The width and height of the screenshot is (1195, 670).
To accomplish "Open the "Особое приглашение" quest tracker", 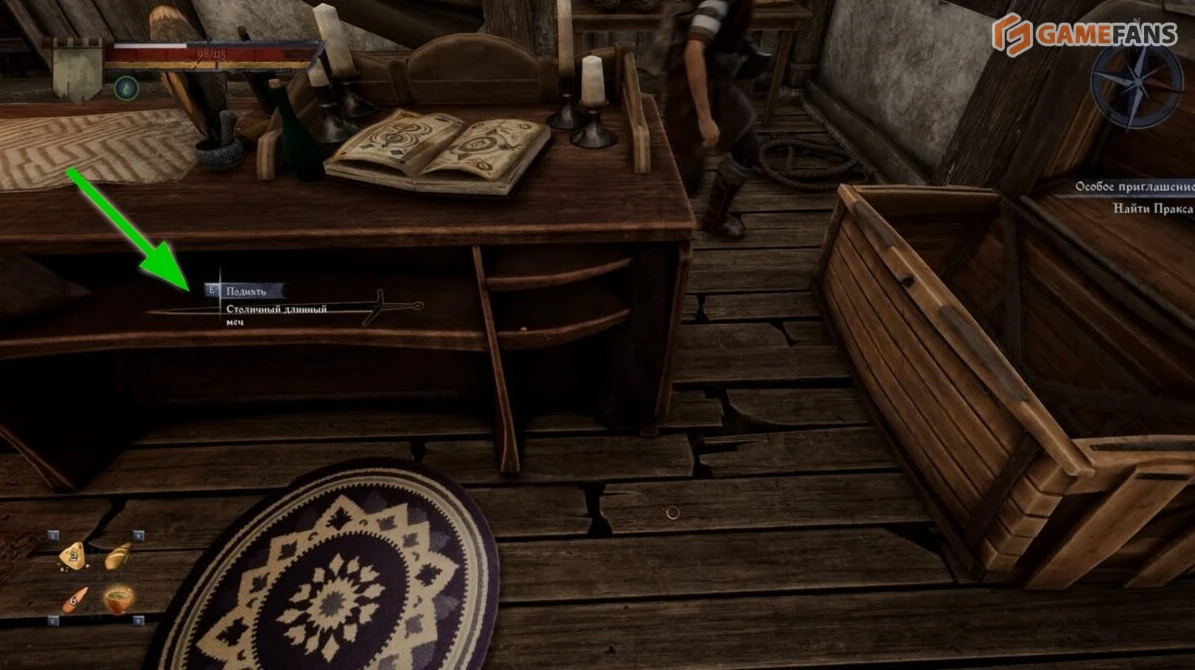I will tap(1134, 187).
